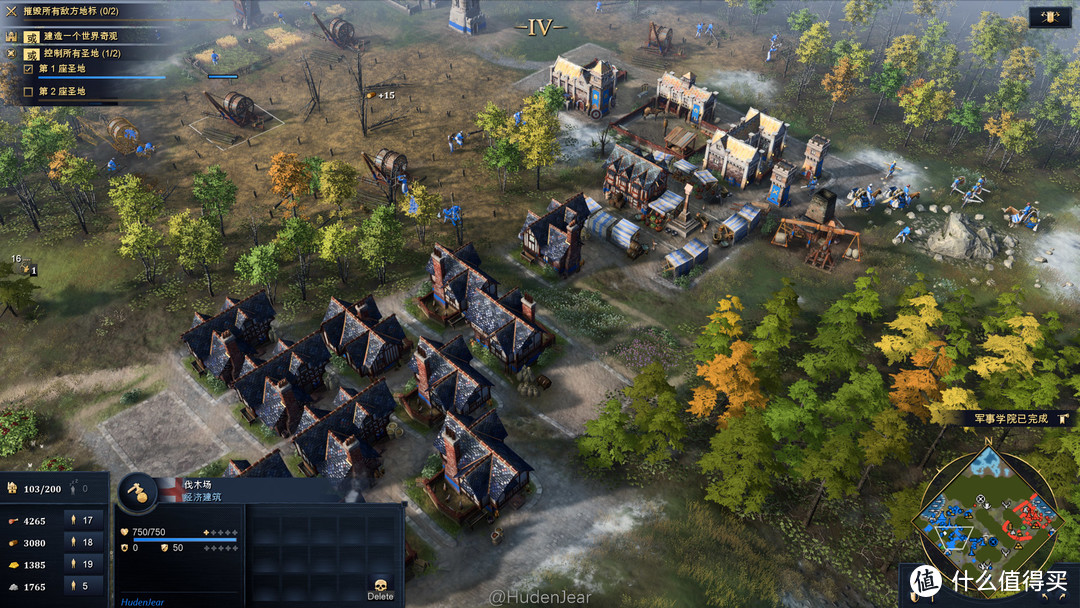Open the minimap in the corner

pos(987,511)
